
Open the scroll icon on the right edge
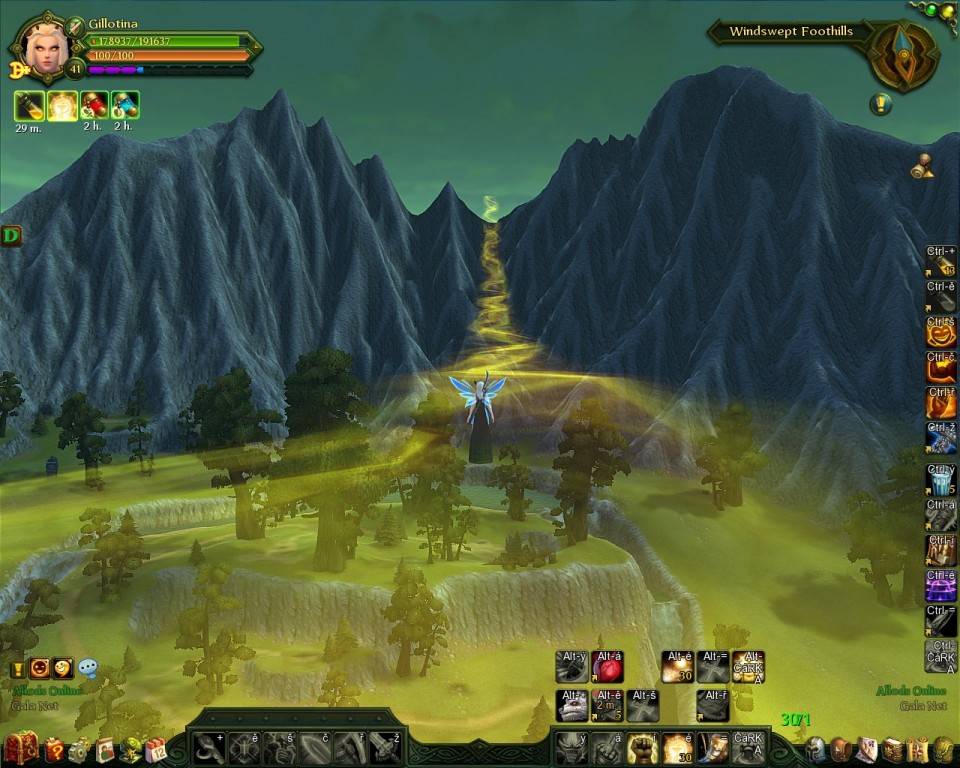922,168
